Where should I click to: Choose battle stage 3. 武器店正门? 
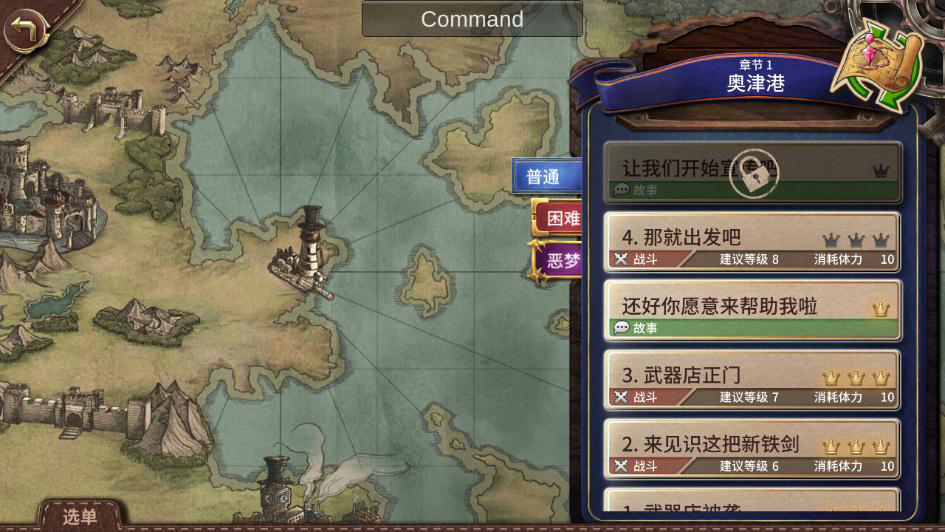pyautogui.click(x=752, y=381)
